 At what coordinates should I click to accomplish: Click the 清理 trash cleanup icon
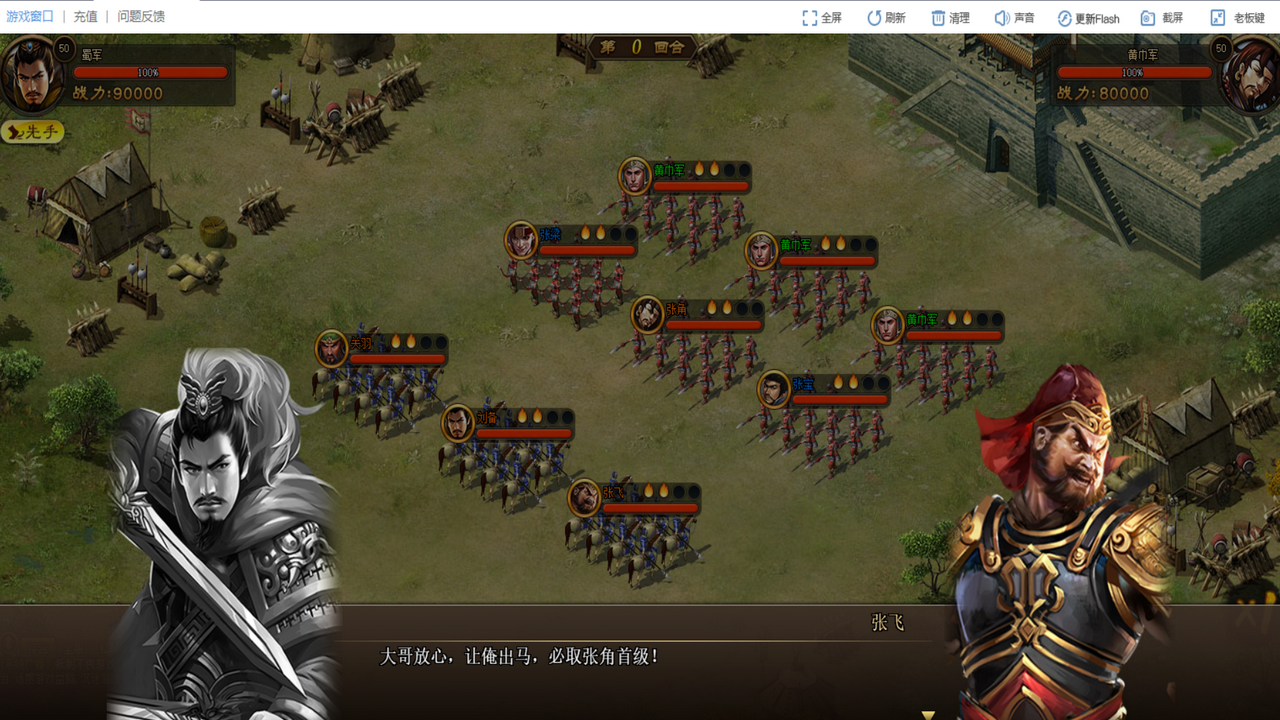(x=940, y=16)
